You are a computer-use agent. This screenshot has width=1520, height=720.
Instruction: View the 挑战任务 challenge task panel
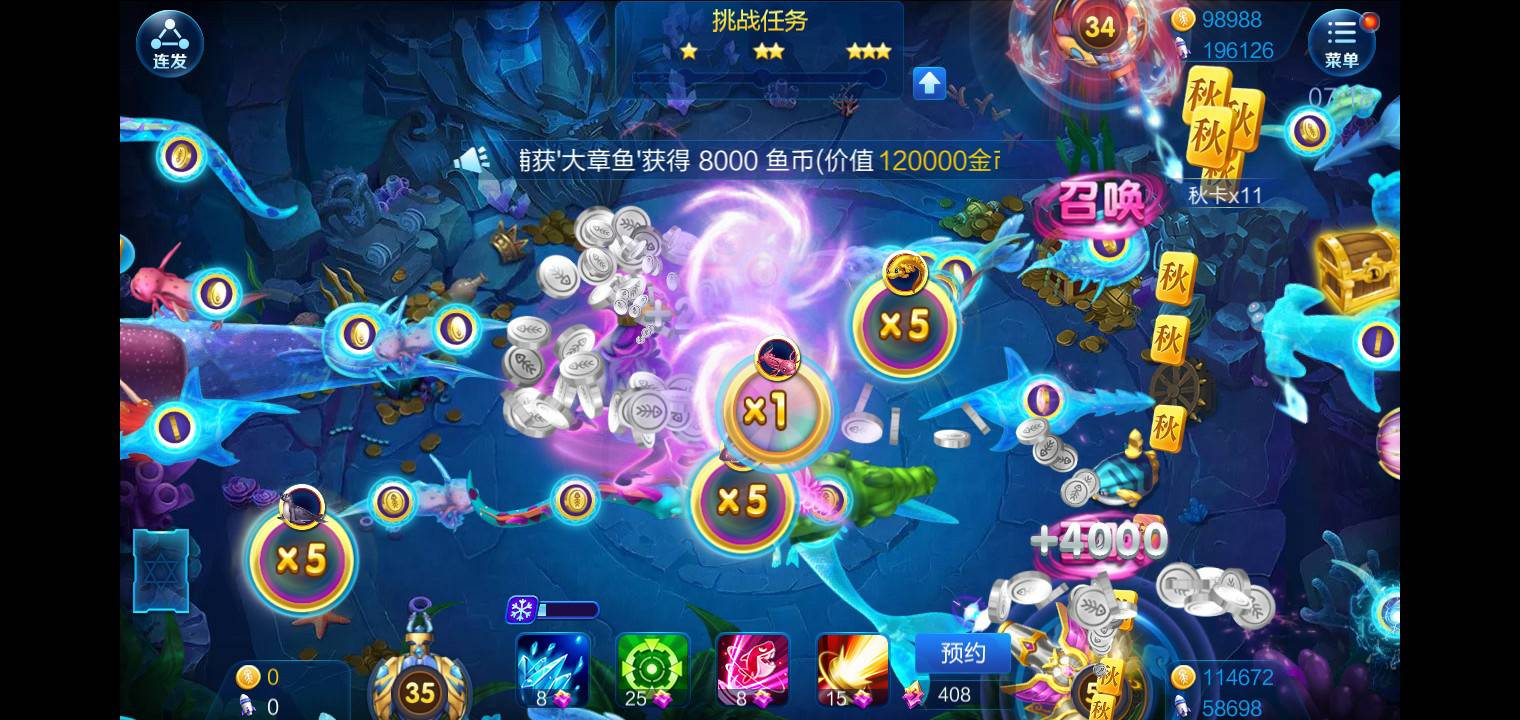760,22
